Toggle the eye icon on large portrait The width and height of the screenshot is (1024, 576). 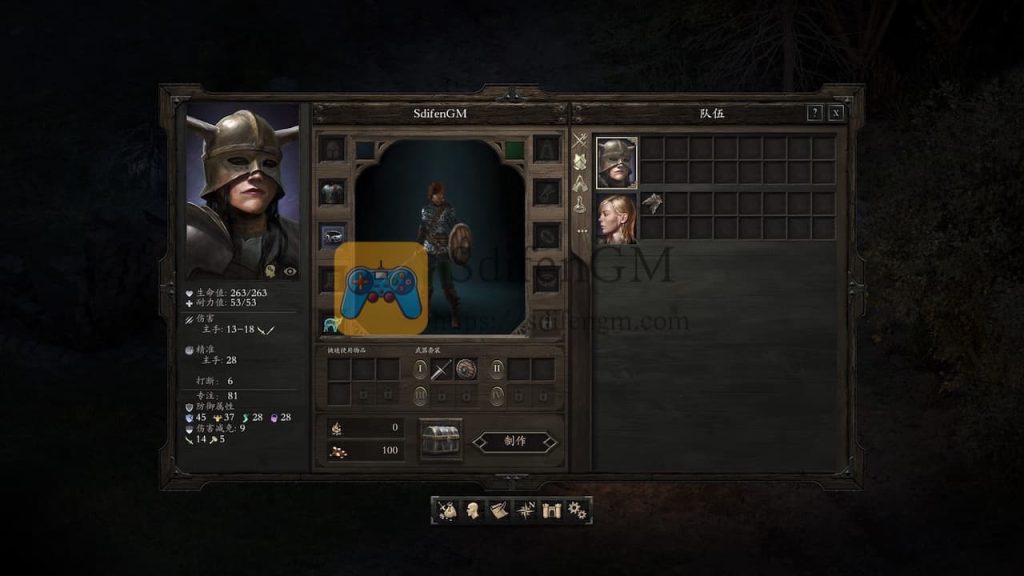click(290, 271)
